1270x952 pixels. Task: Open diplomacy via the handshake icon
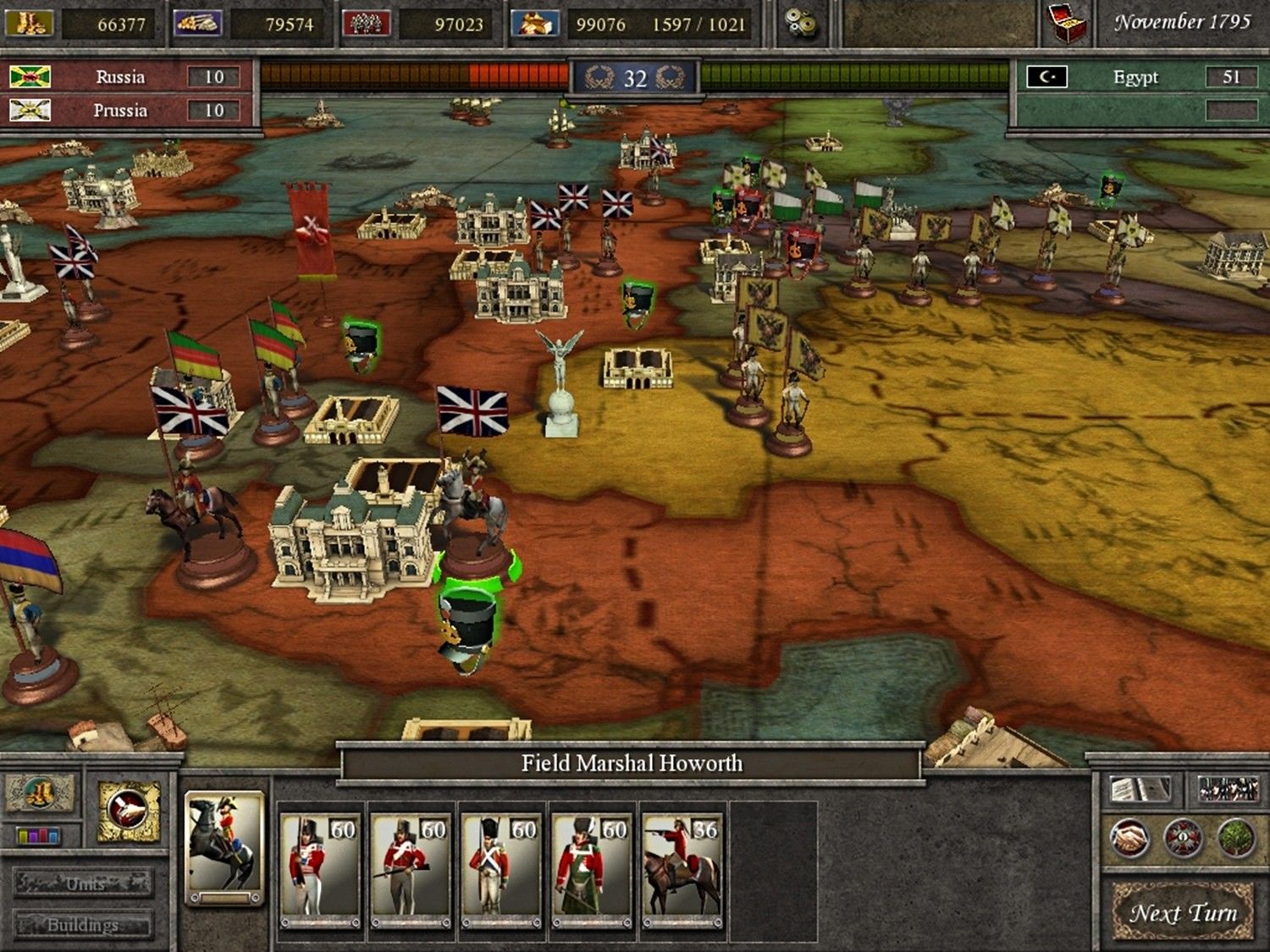click(x=1129, y=838)
